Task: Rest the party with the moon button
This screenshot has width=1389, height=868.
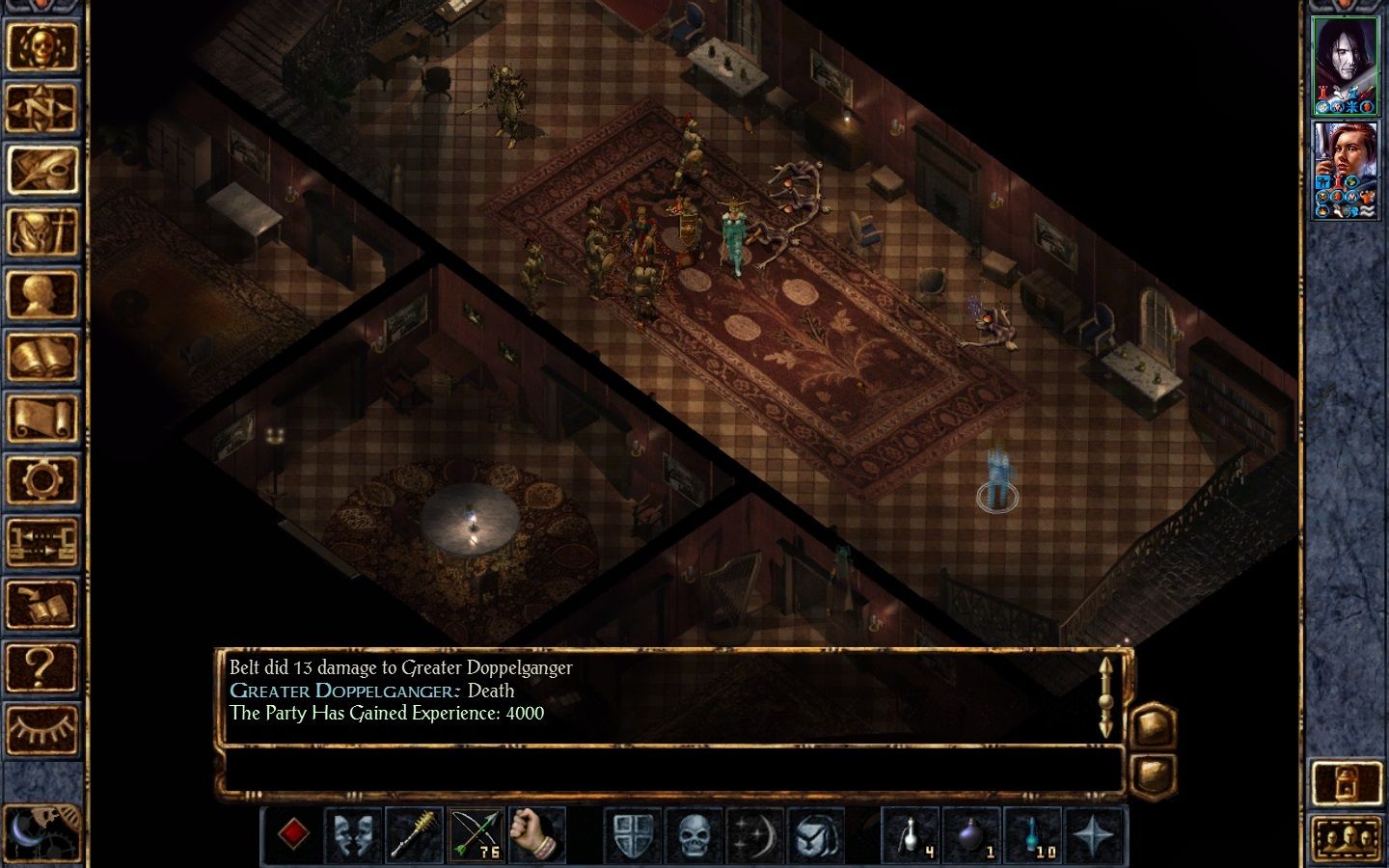Action: pos(41,829)
